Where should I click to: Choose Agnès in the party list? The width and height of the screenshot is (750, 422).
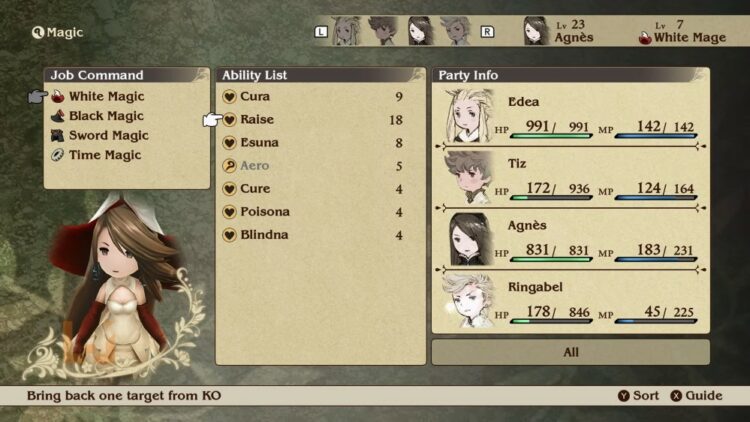tap(570, 241)
